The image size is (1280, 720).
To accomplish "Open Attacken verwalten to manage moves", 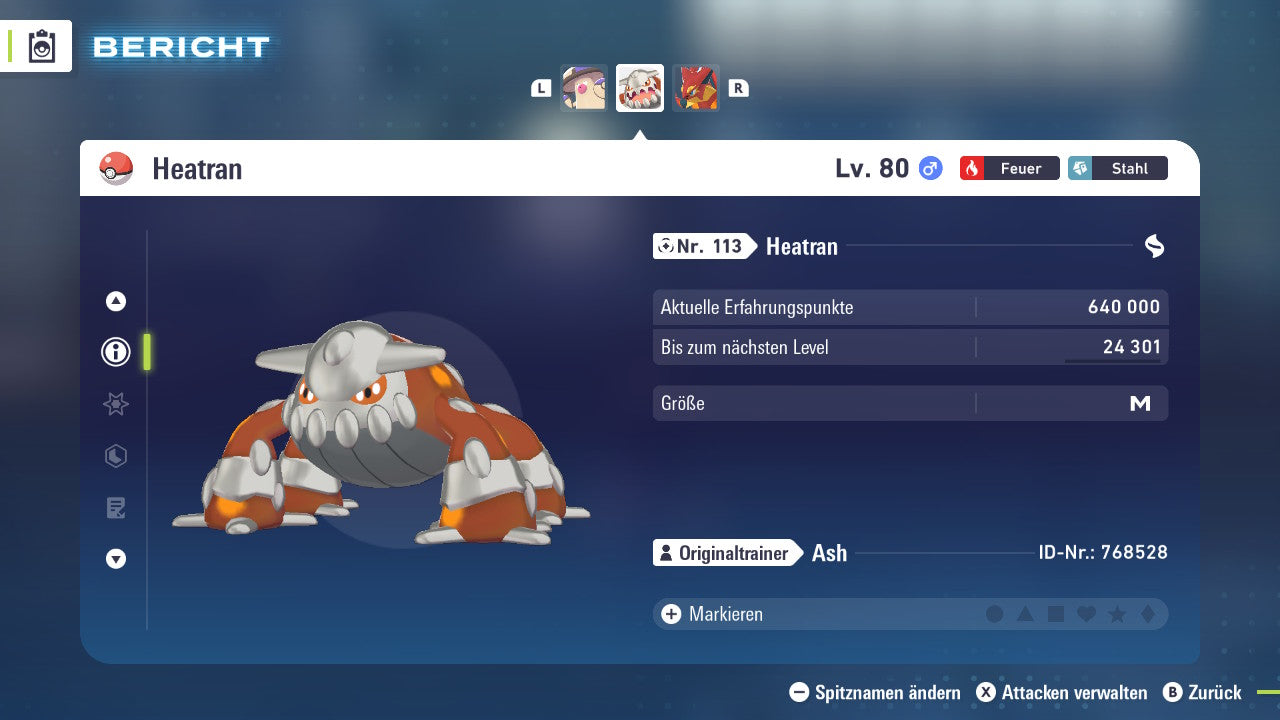I will click(x=1065, y=692).
